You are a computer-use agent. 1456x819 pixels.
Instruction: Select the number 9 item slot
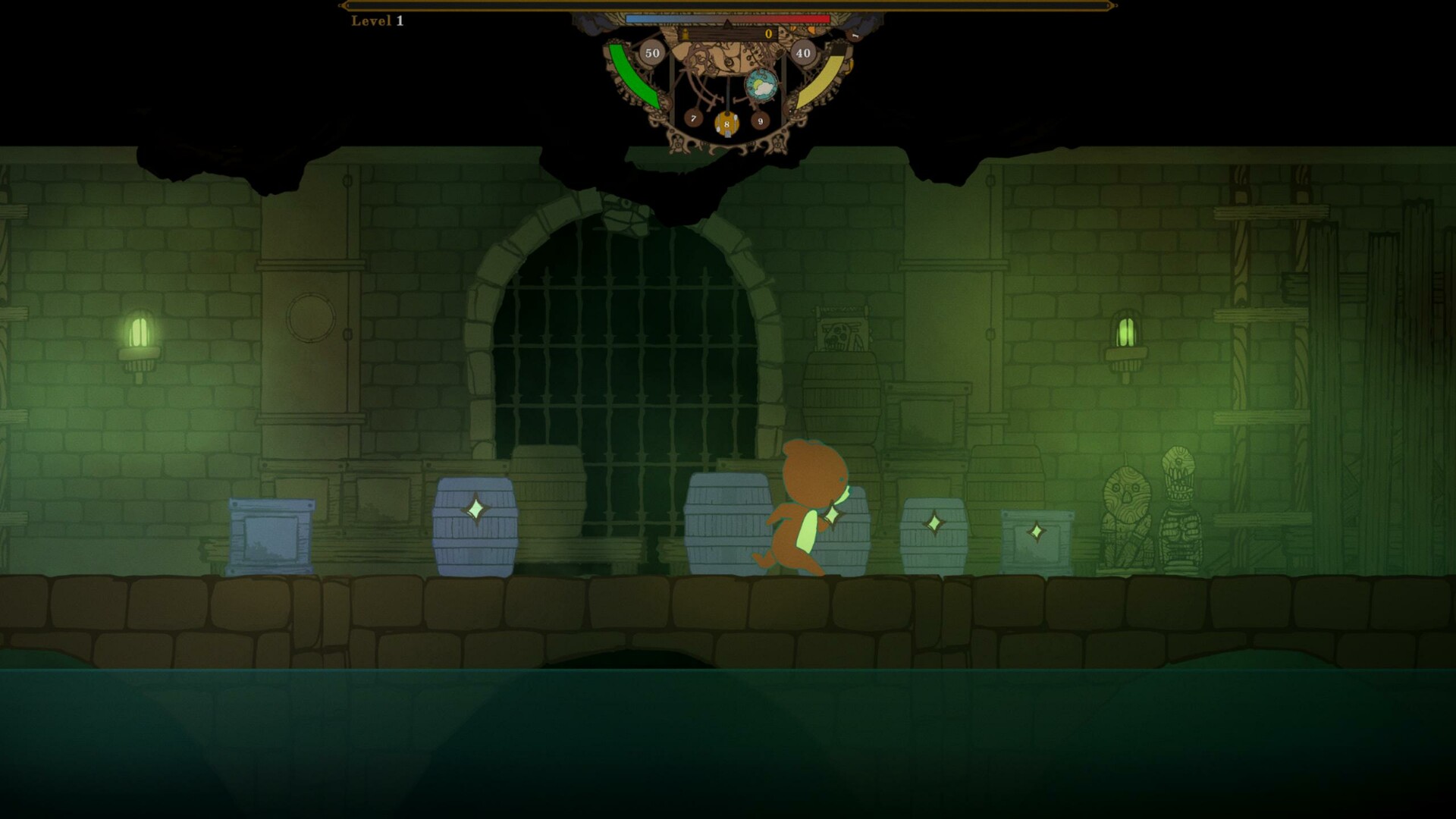761,121
